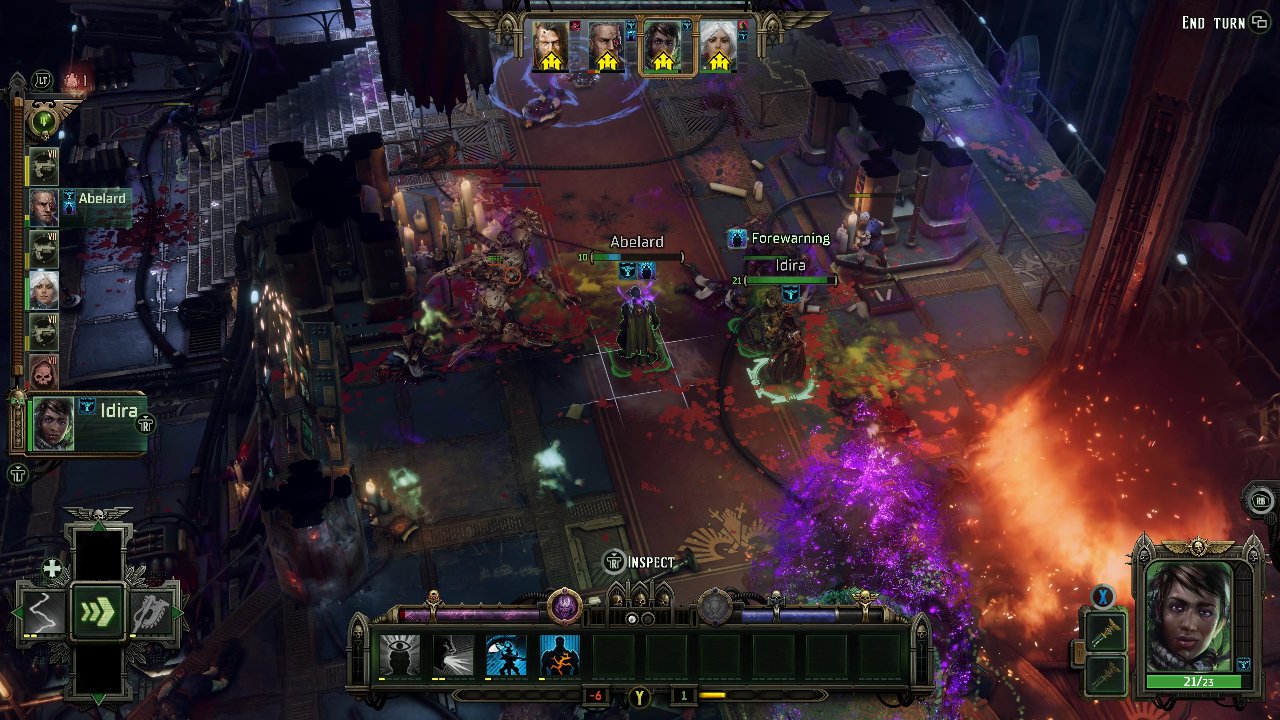This screenshot has width=1280, height=720.
Task: Click the green healing cross icon
Action: pyautogui.click(x=51, y=567)
